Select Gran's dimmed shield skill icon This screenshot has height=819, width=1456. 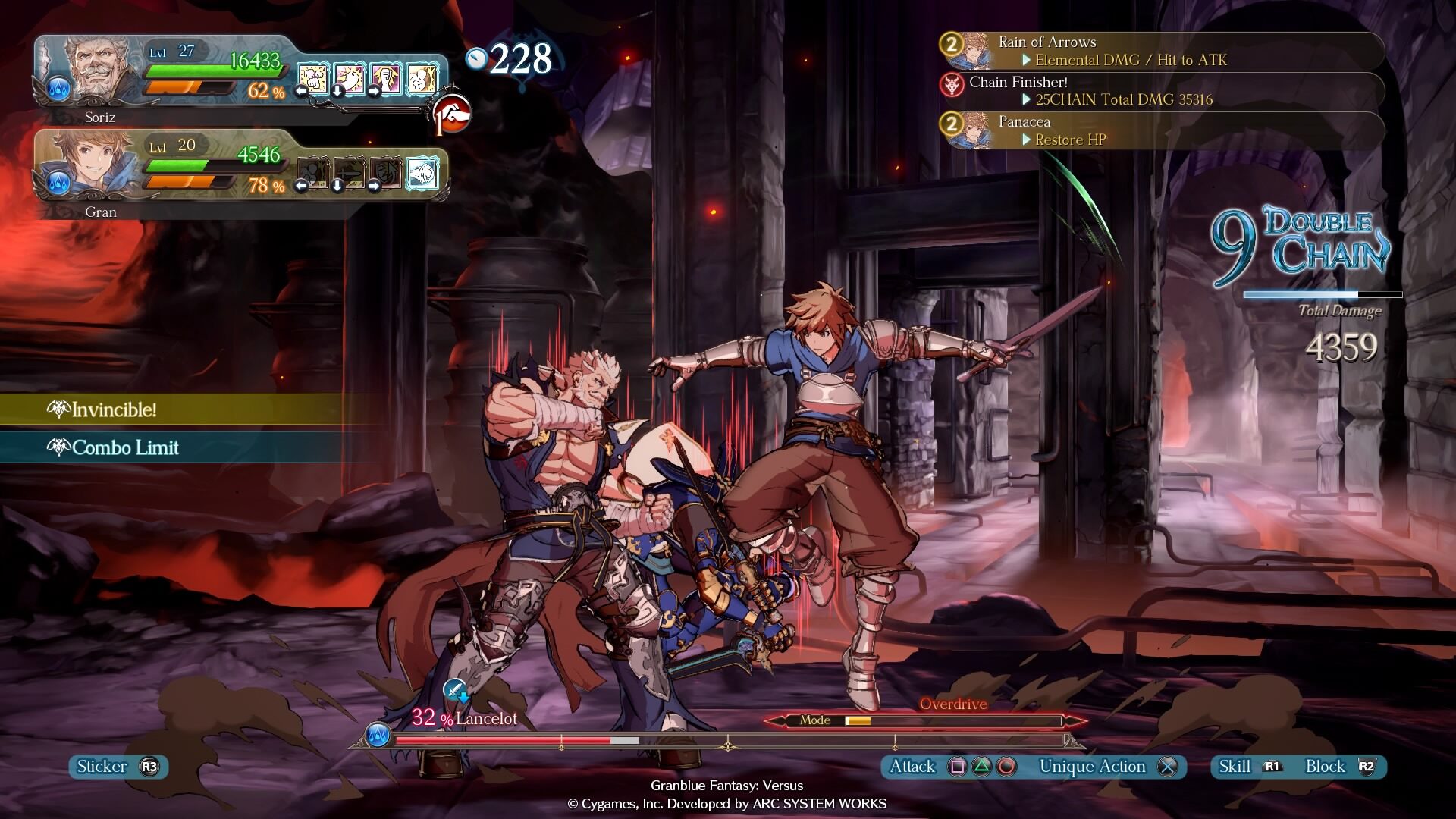(386, 173)
